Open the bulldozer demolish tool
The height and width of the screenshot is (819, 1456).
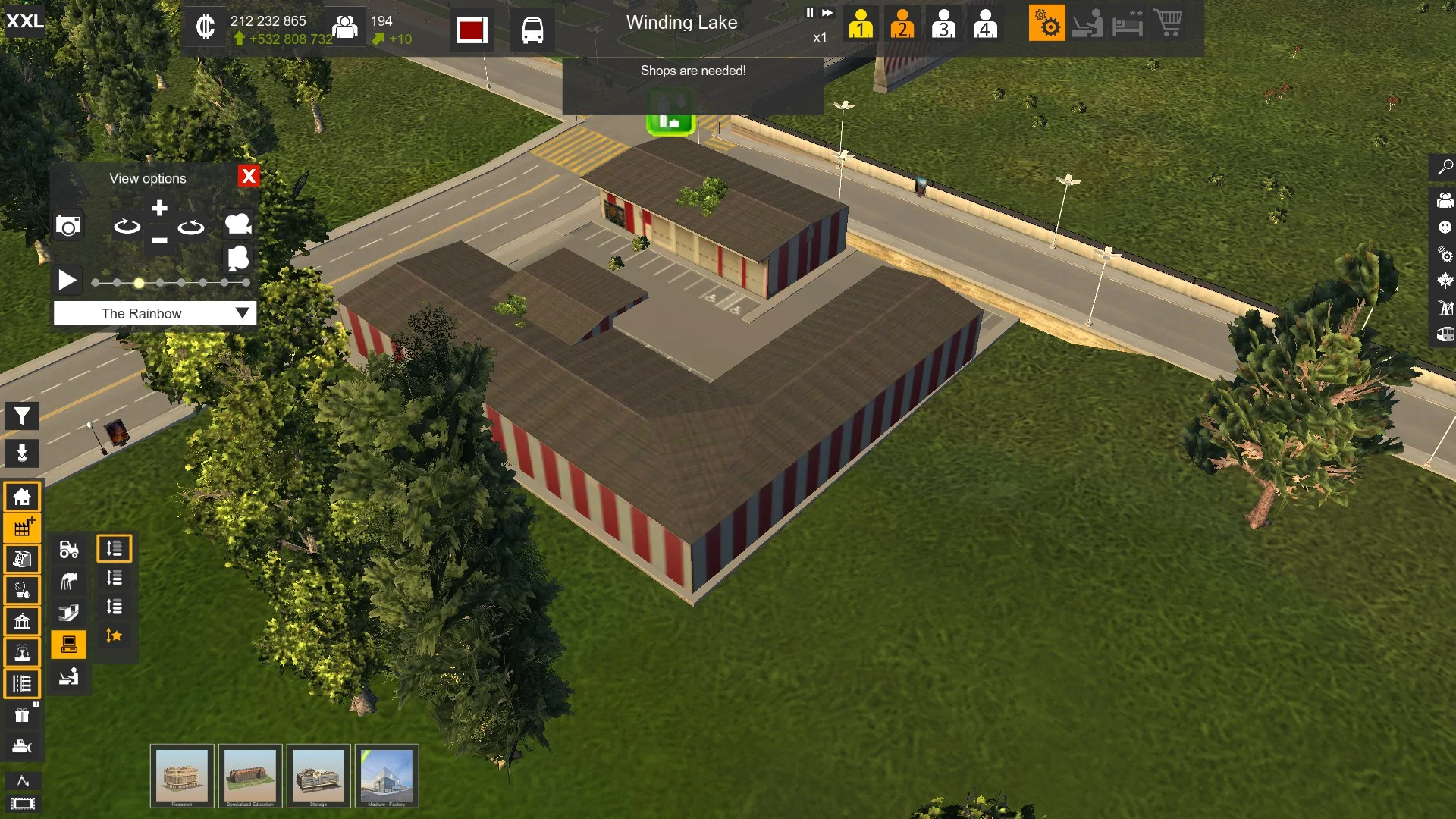tap(22, 746)
